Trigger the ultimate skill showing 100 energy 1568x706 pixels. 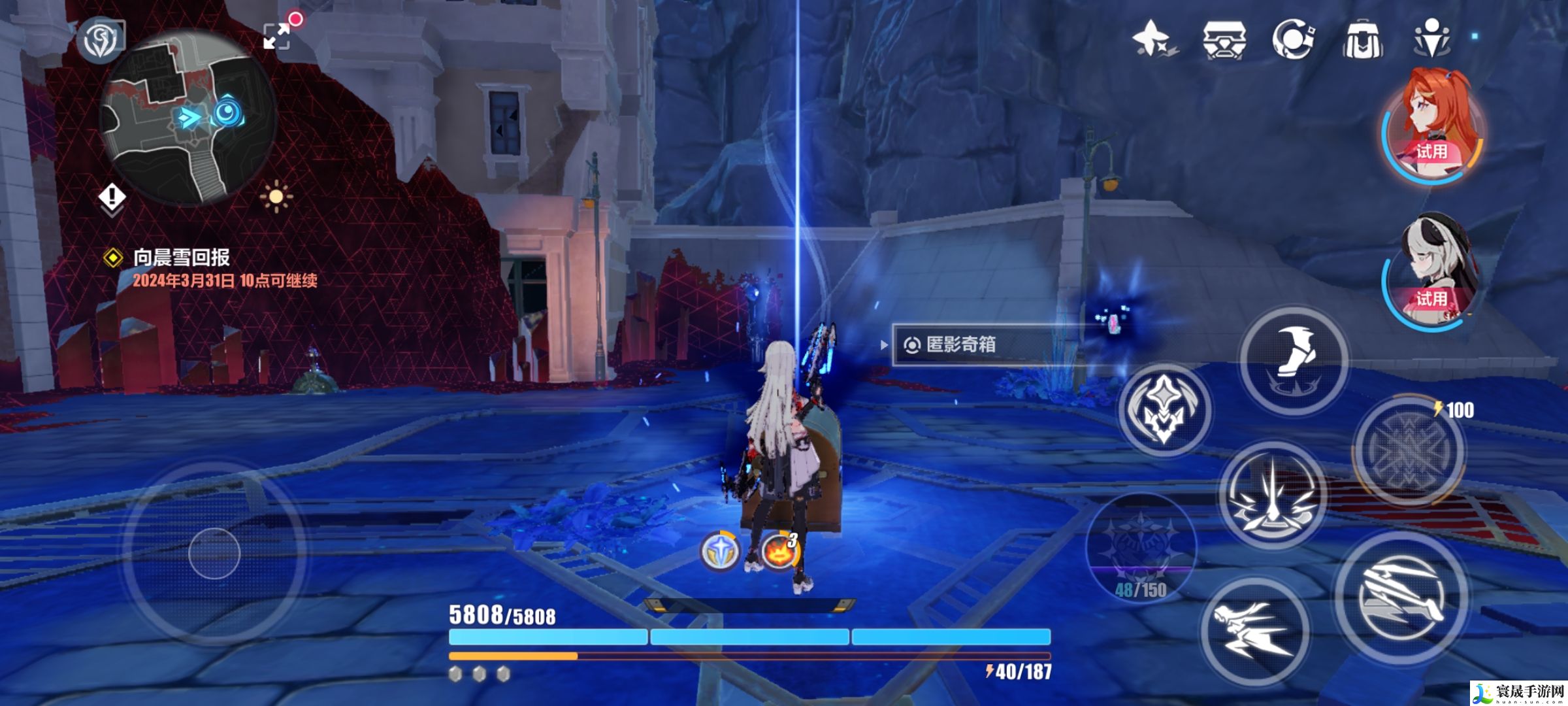coord(1408,449)
